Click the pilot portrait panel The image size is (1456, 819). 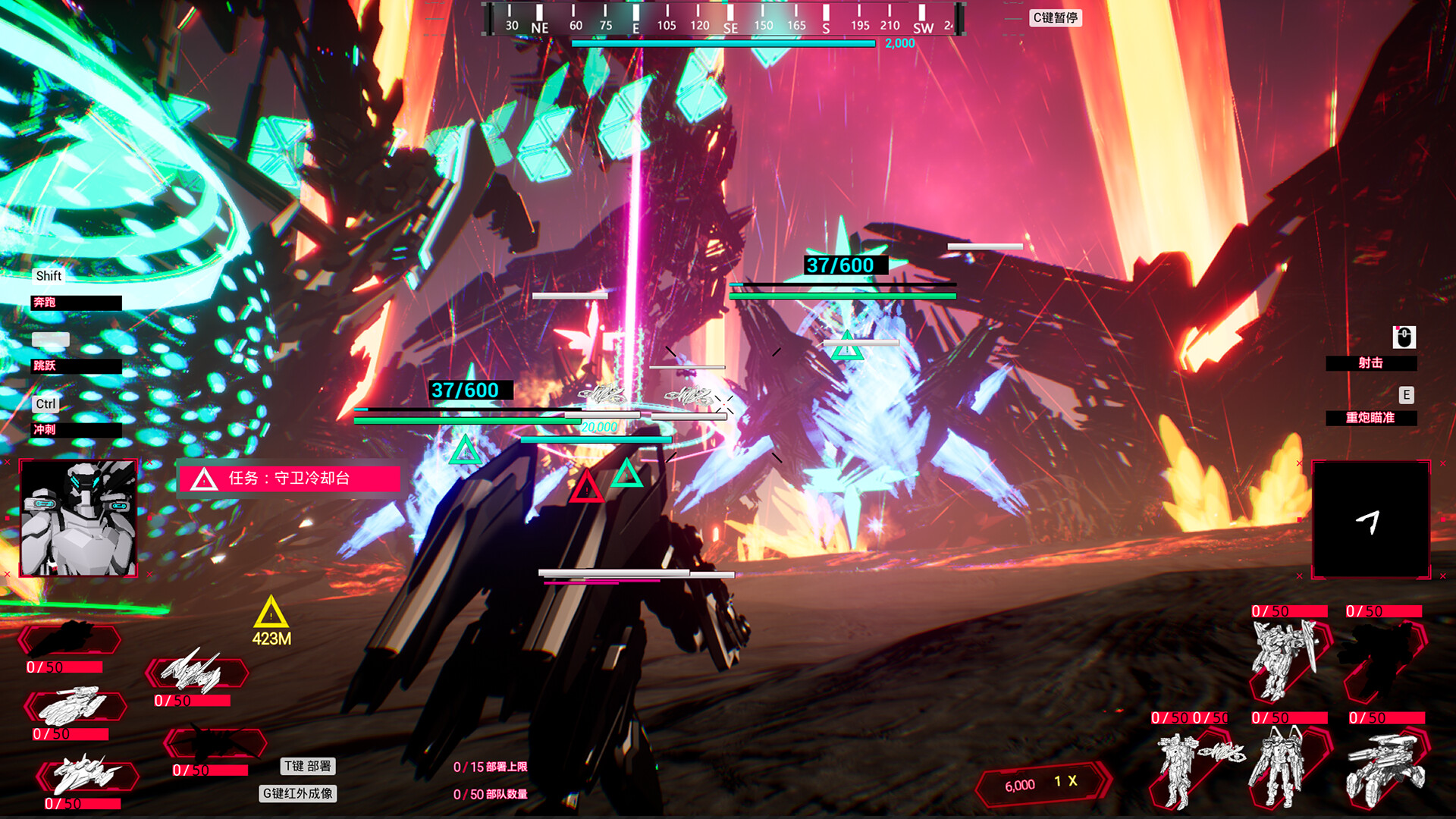78,518
